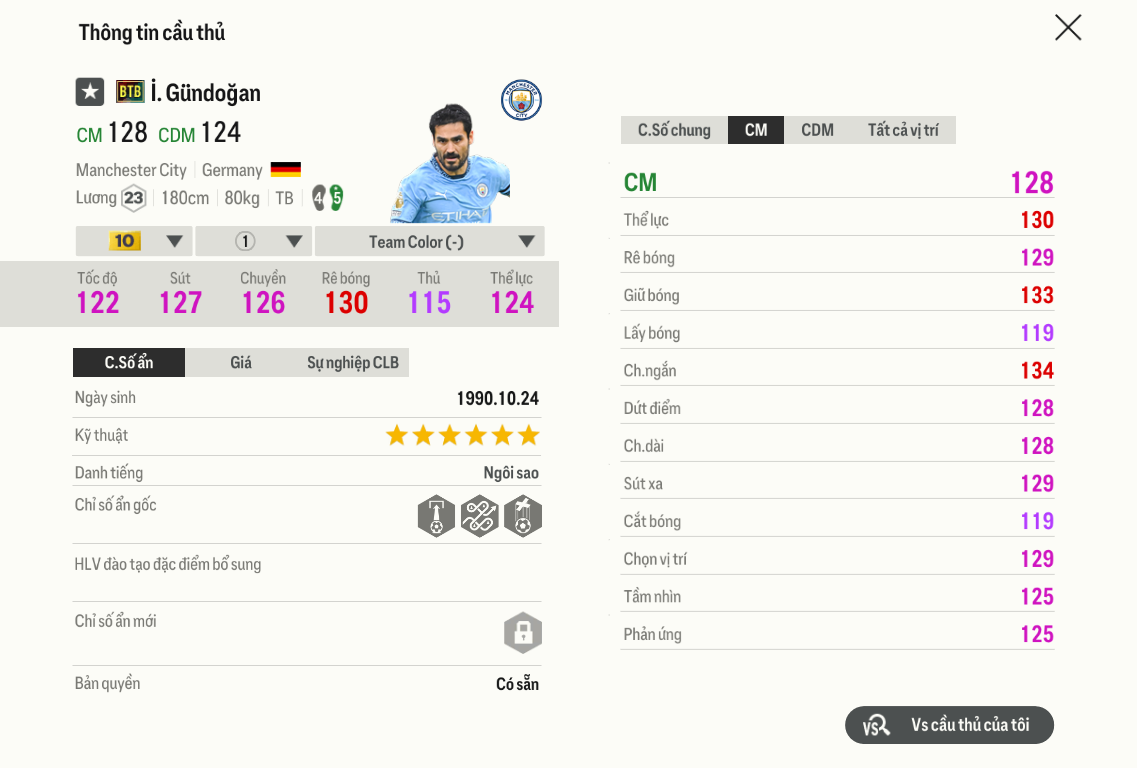Image resolution: width=1137 pixels, height=768 pixels.
Task: Open the upgrade level 10 dropdown
Action: 135,241
